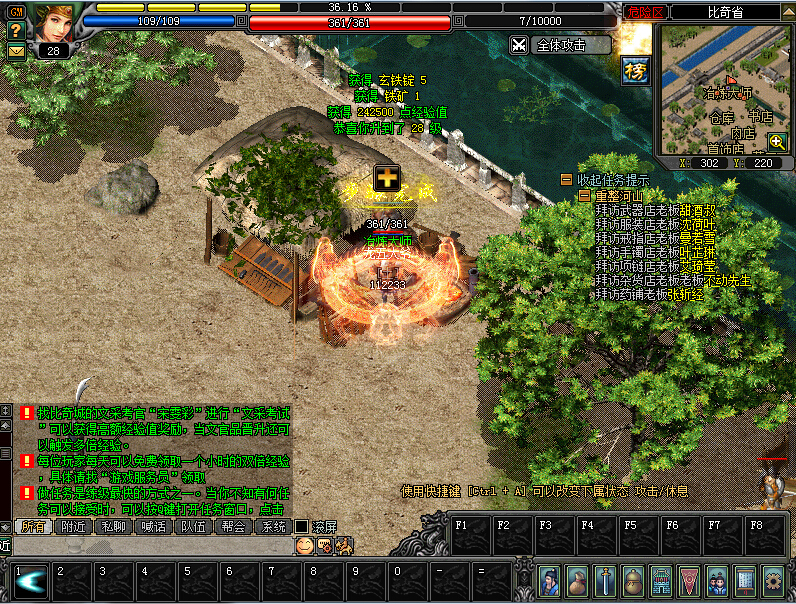
Task: Open the smiley emoticon picker
Action: 304,546
